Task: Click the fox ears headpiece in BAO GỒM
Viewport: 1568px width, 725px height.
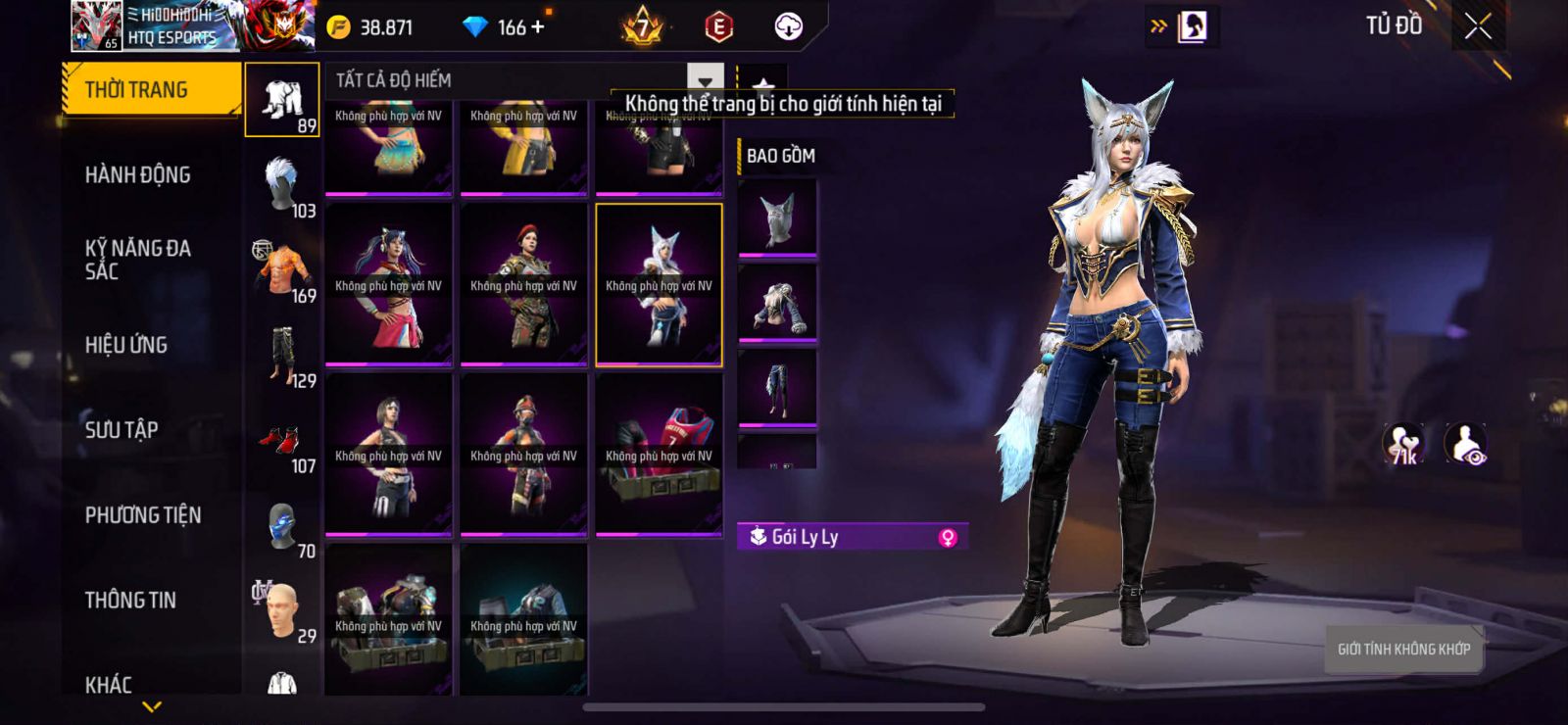Action: 777,217
